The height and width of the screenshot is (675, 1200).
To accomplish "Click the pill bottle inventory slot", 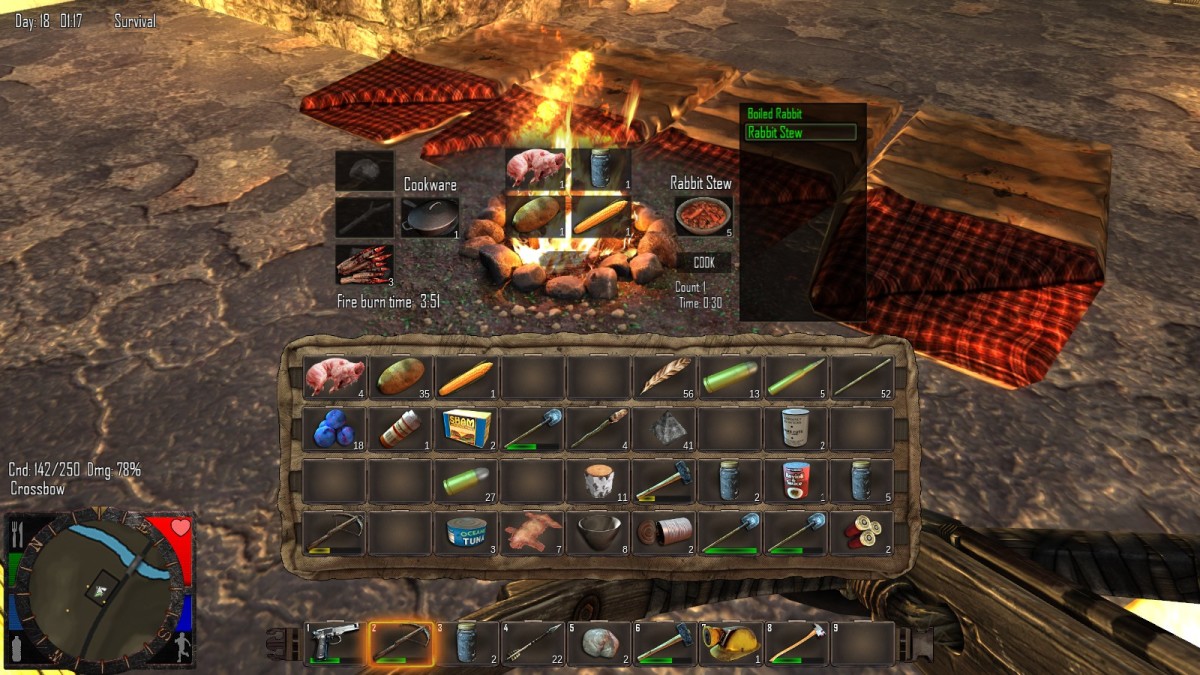I will (x=400, y=430).
